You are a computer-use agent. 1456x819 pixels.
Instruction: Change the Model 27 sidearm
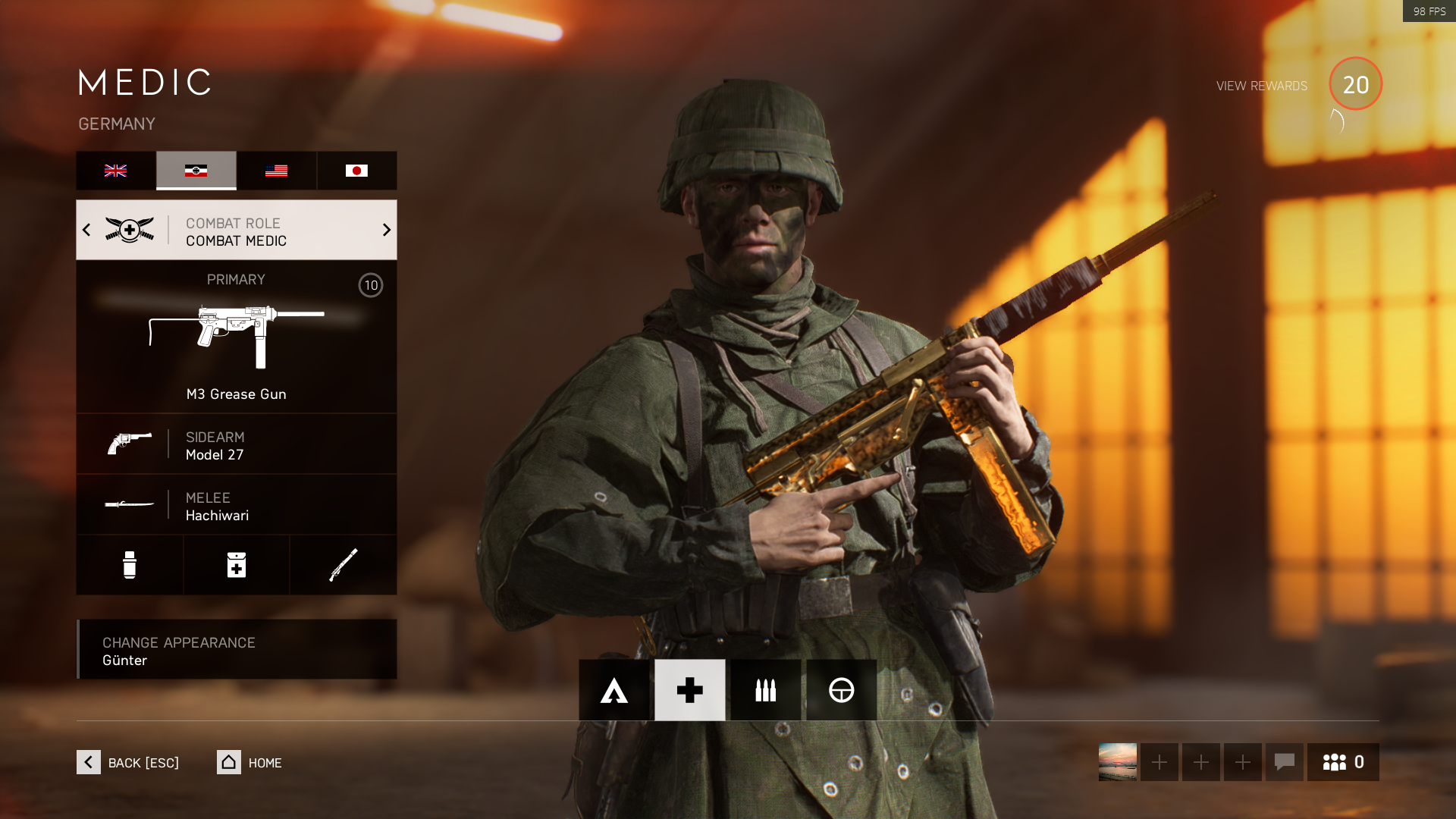pyautogui.click(x=236, y=444)
